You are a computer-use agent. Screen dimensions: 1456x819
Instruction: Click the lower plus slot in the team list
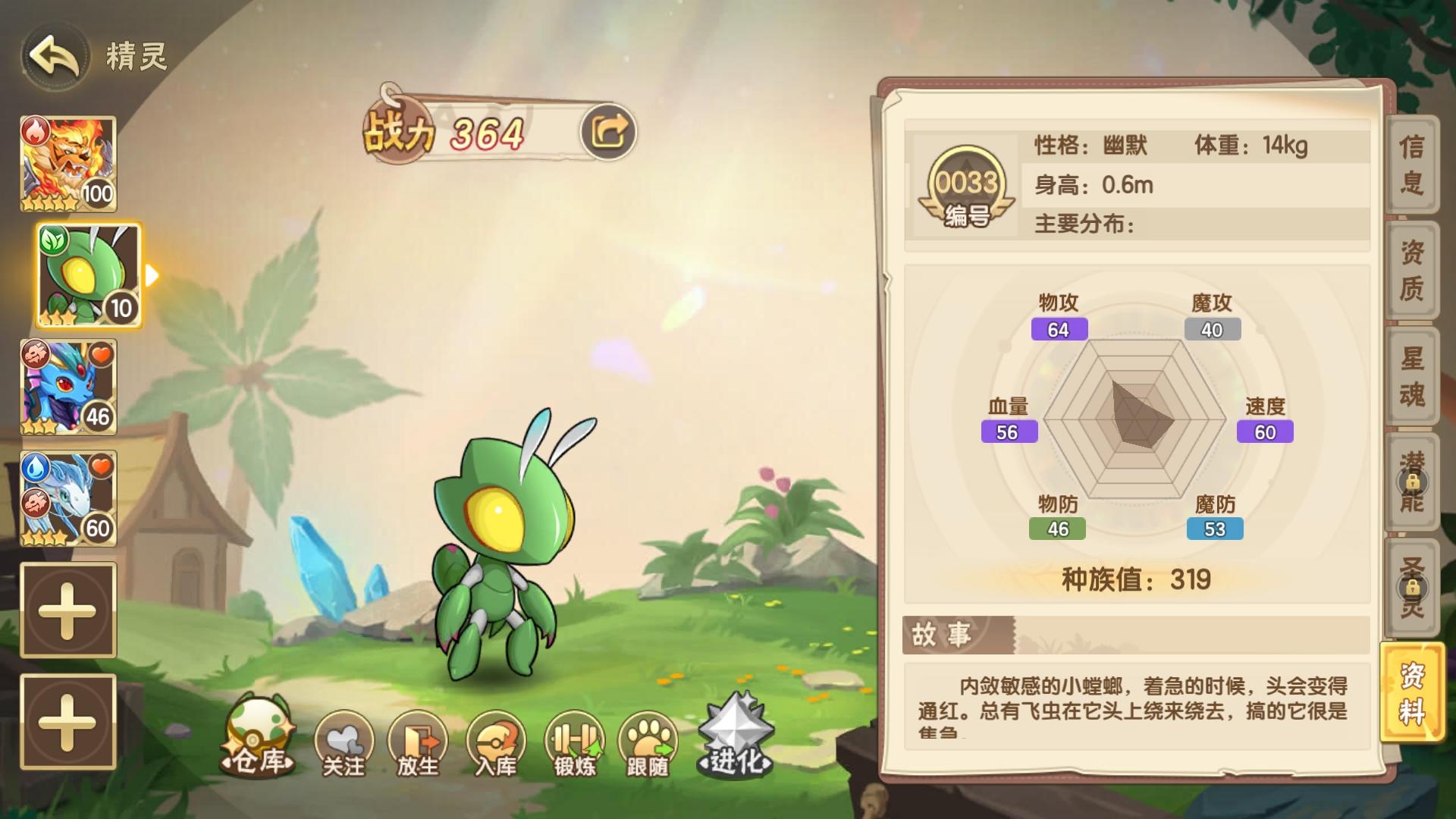point(67,720)
